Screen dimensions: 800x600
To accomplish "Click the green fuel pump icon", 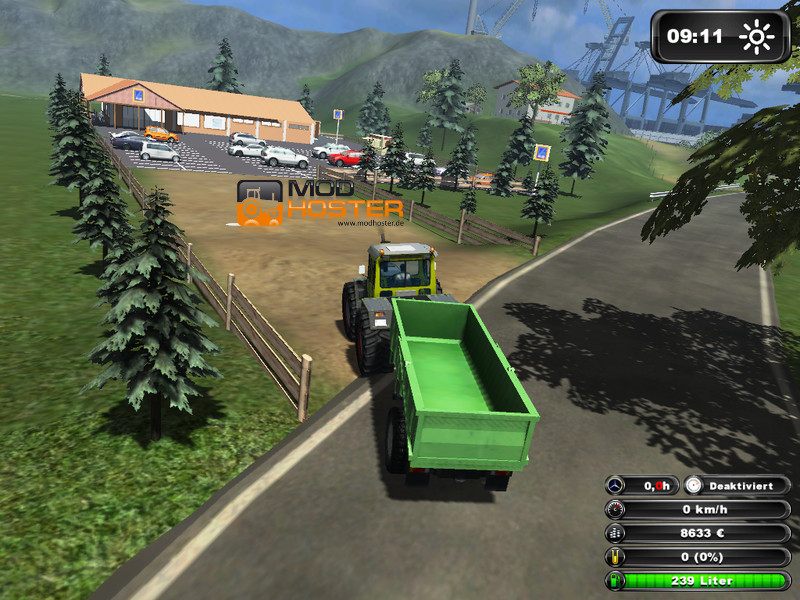I will [616, 581].
